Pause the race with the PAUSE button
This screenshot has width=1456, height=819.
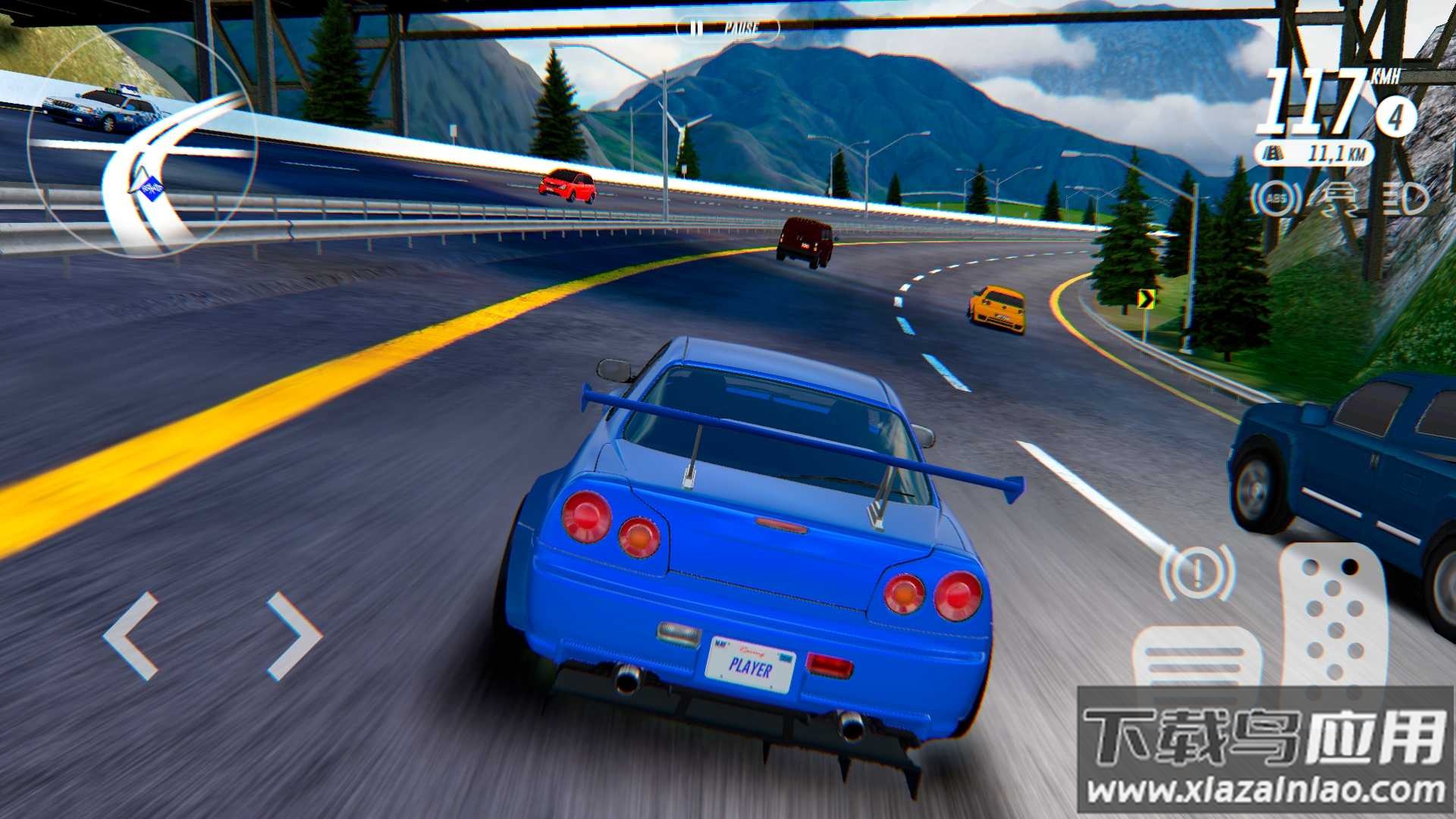(x=726, y=29)
